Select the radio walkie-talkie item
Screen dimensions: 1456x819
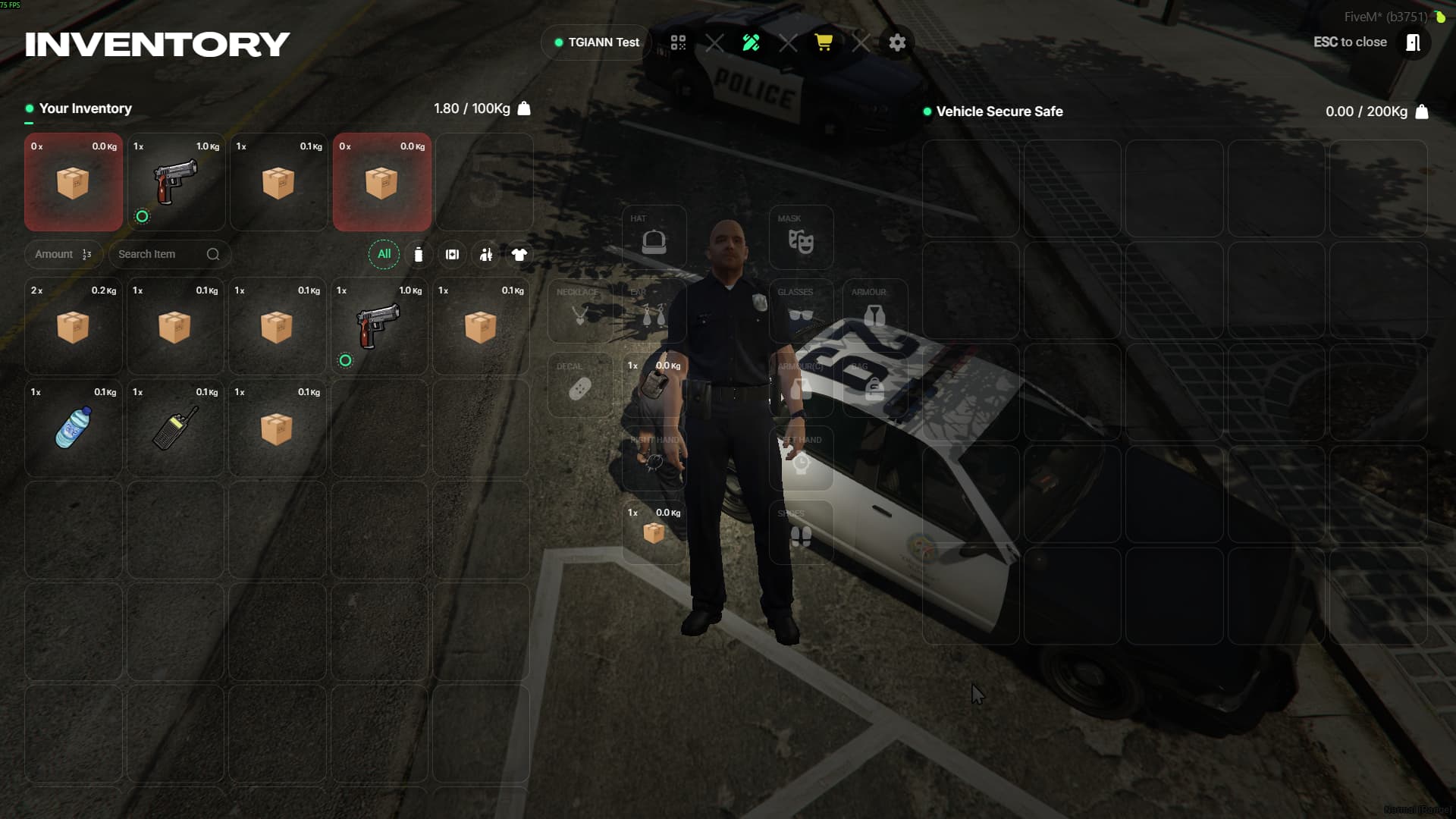pyautogui.click(x=175, y=428)
